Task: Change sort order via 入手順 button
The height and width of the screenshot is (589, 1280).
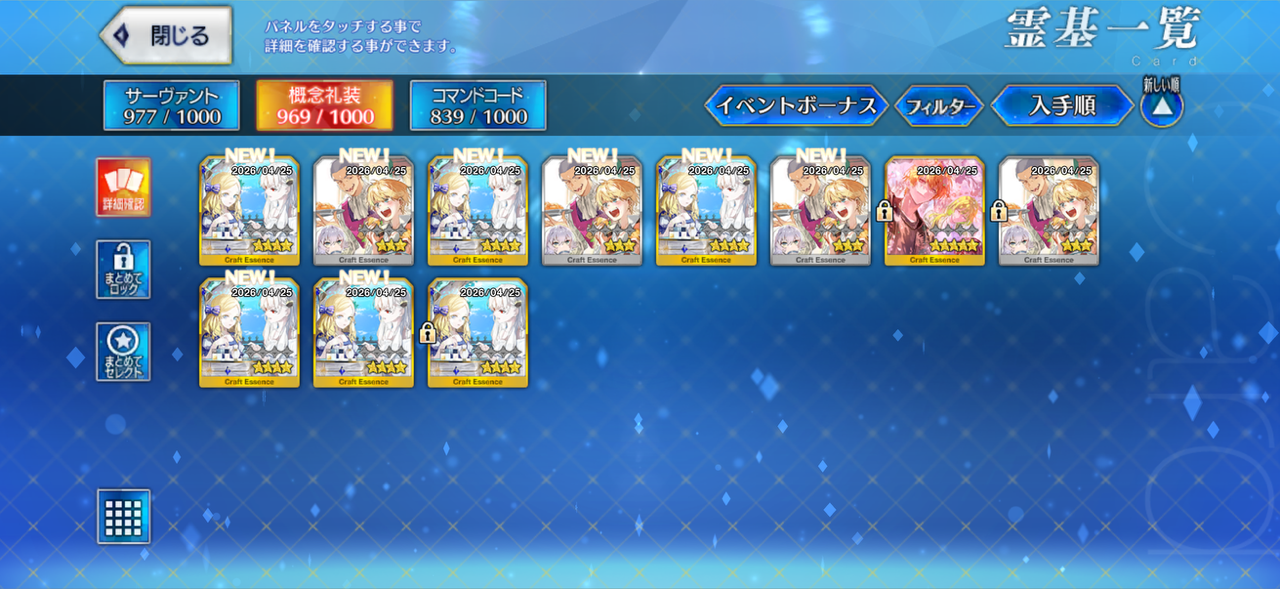Action: (x=1062, y=106)
